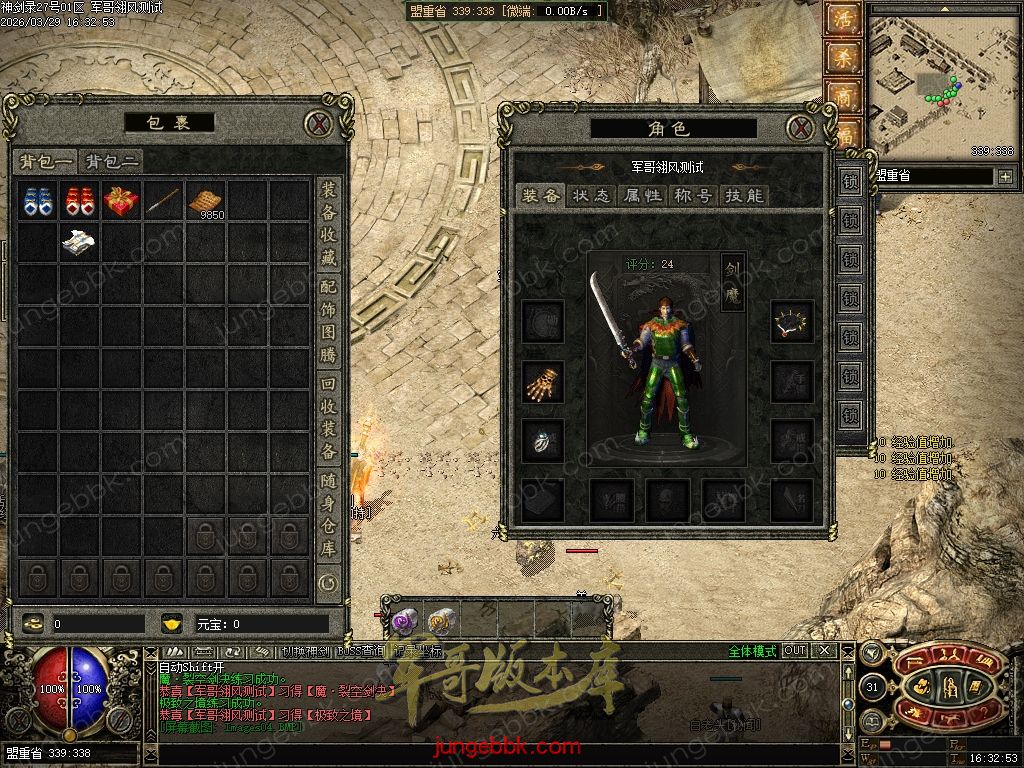Image resolution: width=1024 pixels, height=768 pixels.
Task: Open the 随身仓库 portable storage
Action: (328, 514)
